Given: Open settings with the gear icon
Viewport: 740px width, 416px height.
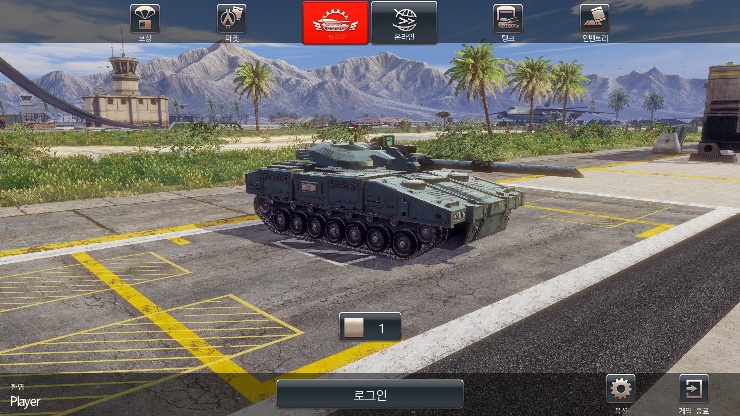Looking at the screenshot, I should [621, 391].
